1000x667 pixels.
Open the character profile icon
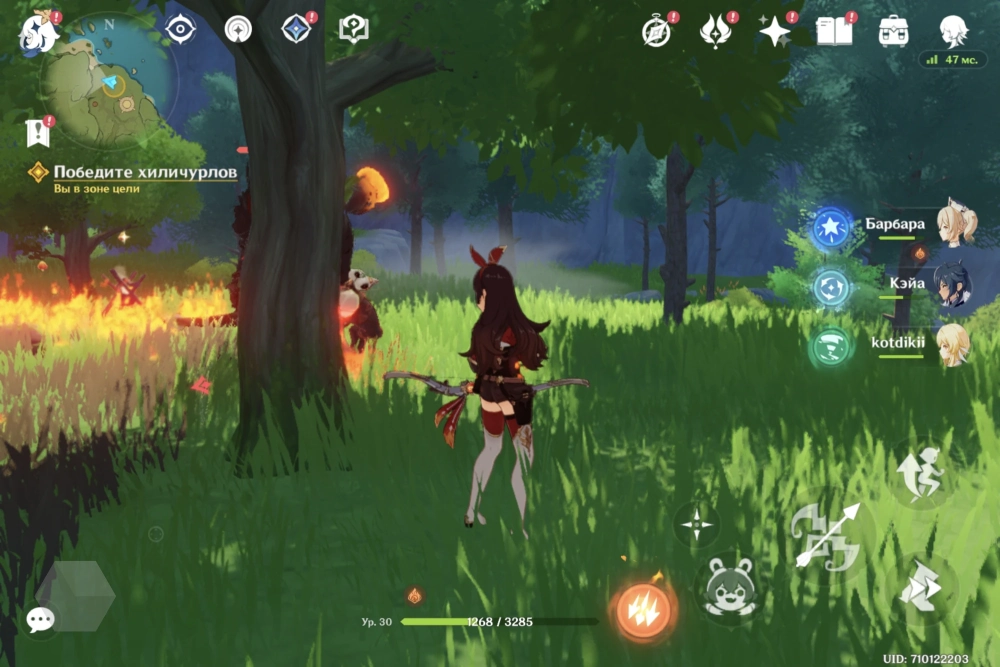(953, 31)
